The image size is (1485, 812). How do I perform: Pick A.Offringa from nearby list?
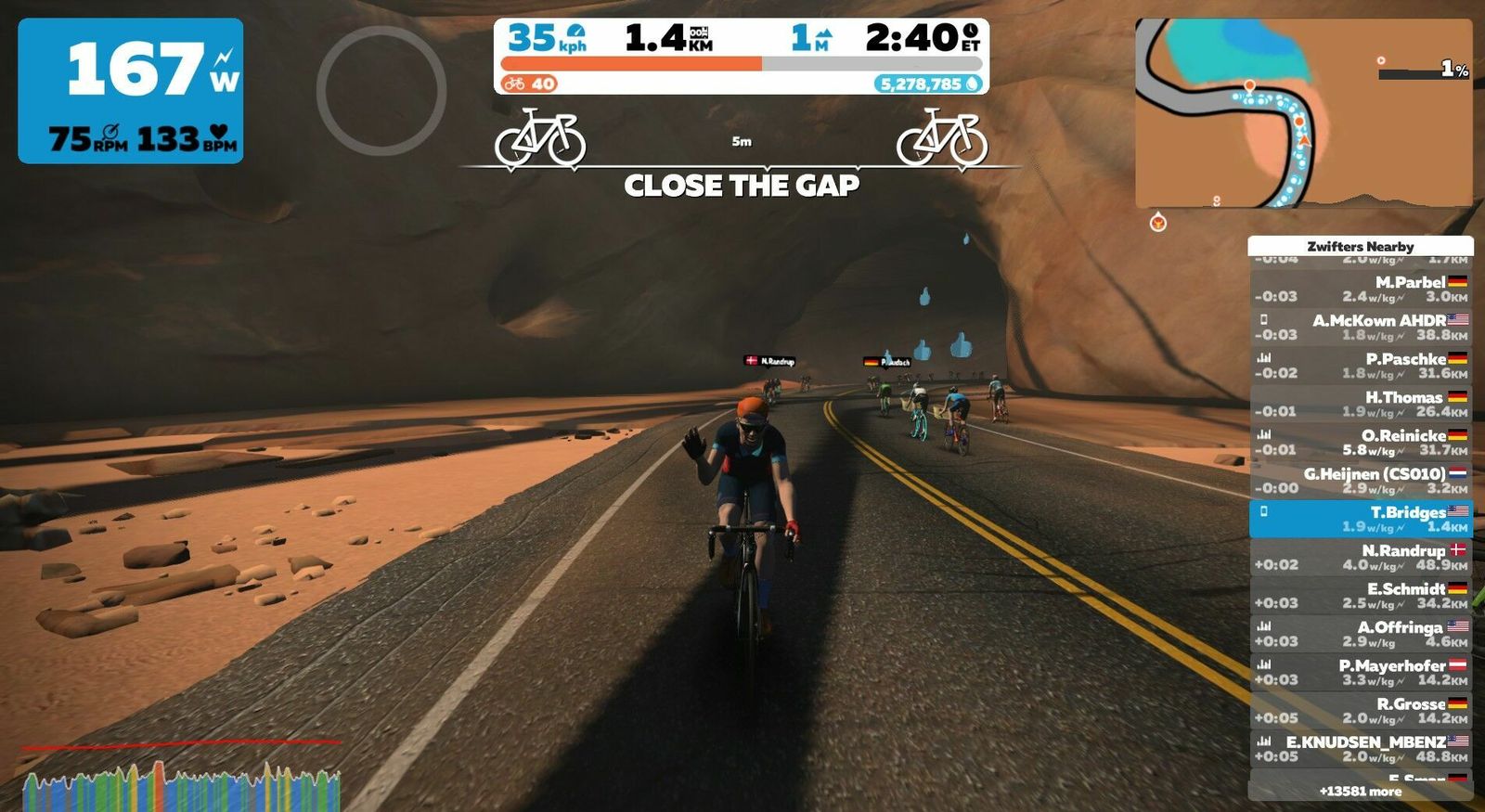pos(1360,634)
